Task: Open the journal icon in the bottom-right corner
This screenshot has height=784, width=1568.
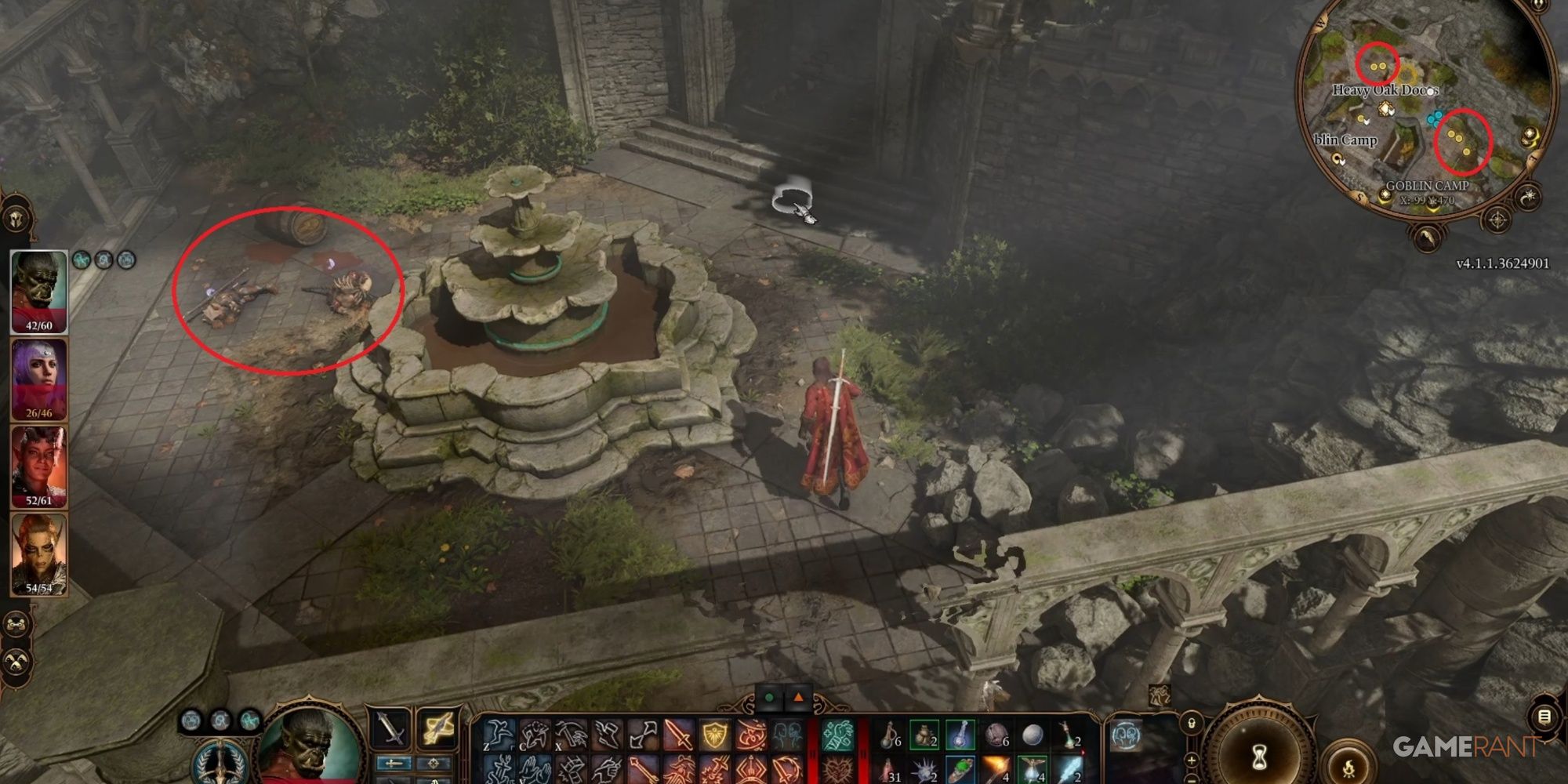Action: (x=1544, y=717)
